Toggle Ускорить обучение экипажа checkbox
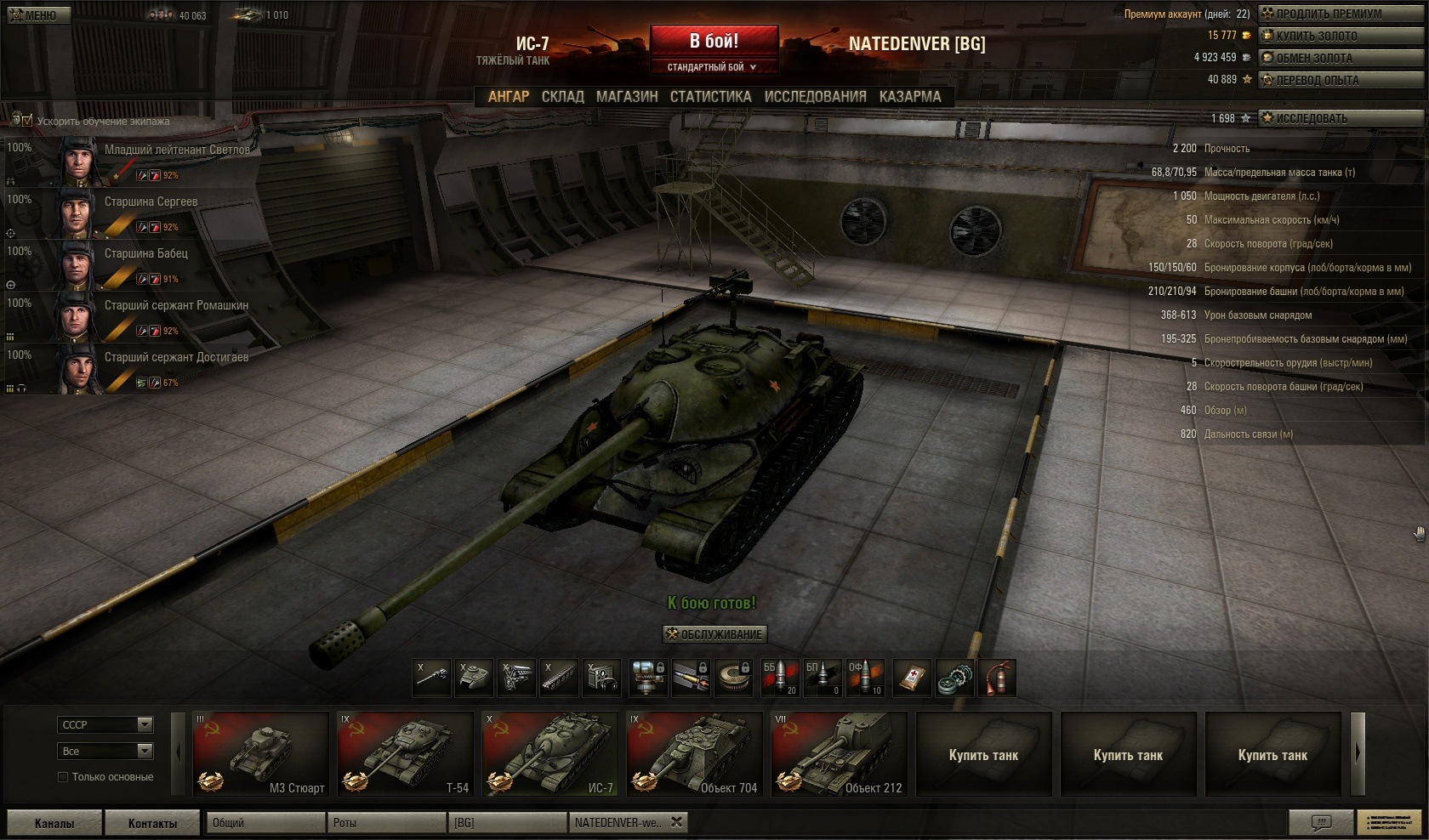The width and height of the screenshot is (1429, 840). tap(26, 121)
